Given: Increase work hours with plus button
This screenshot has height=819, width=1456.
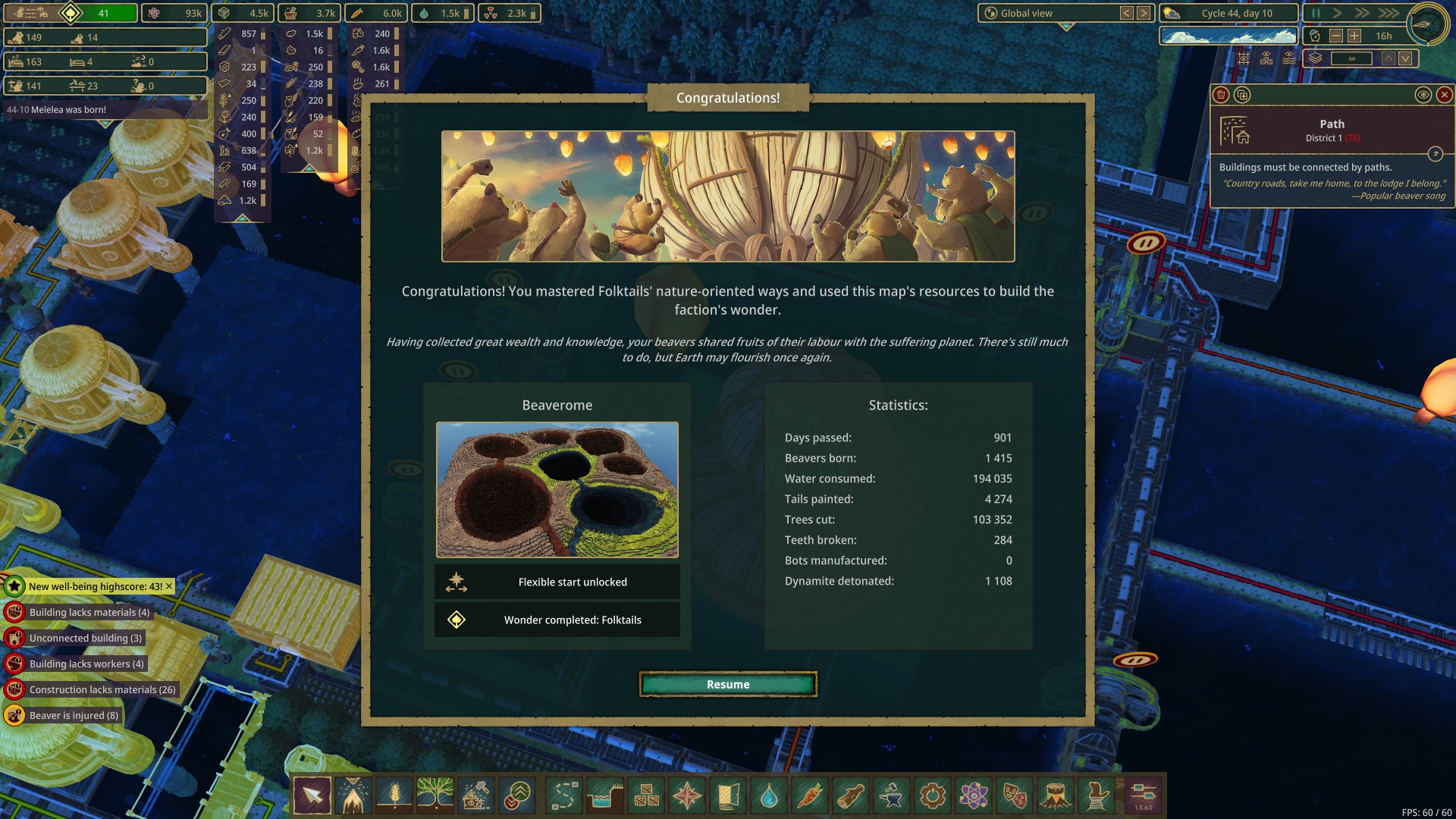Looking at the screenshot, I should (1354, 36).
